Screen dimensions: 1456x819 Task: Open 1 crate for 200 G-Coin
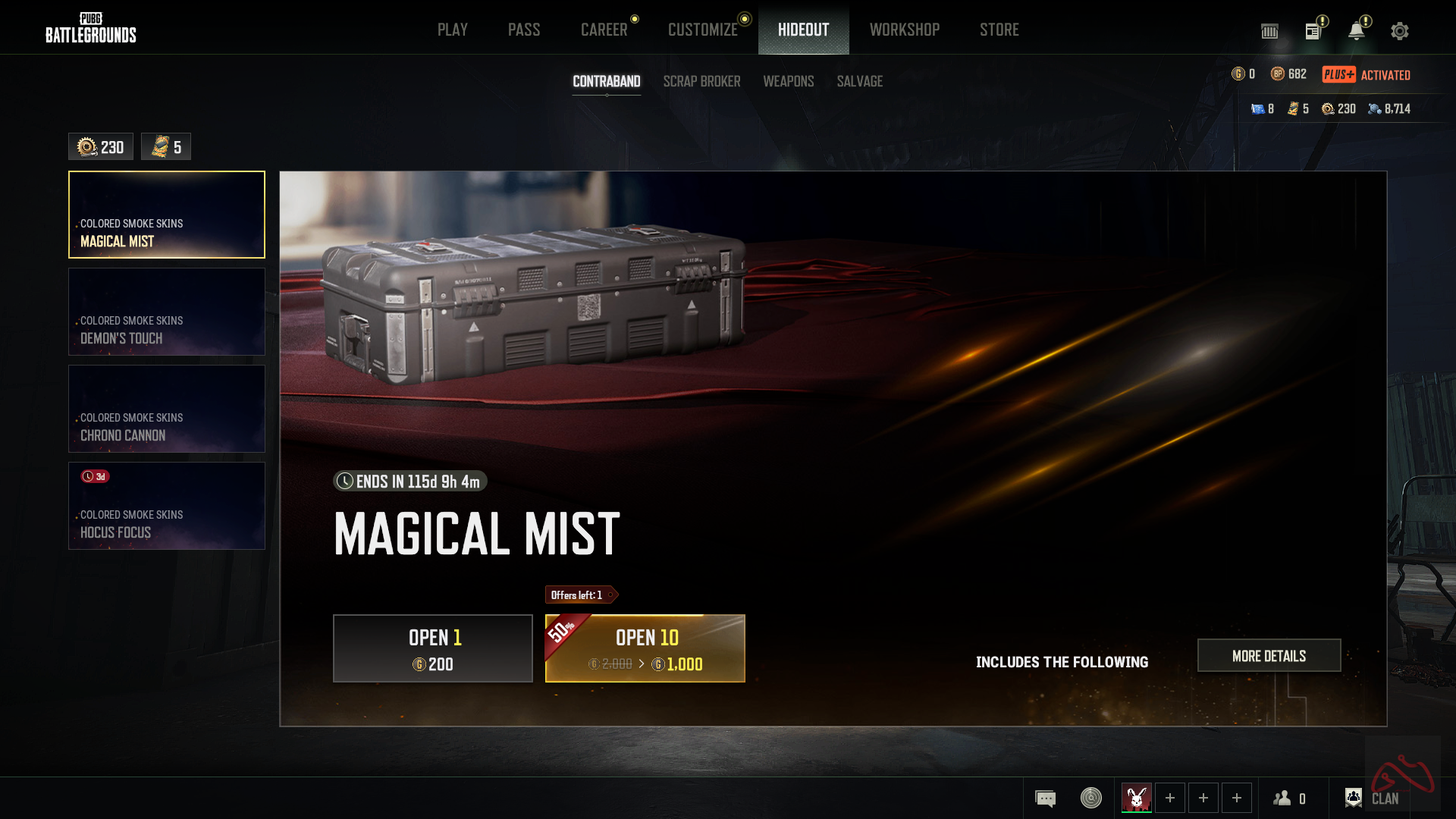pyautogui.click(x=433, y=648)
